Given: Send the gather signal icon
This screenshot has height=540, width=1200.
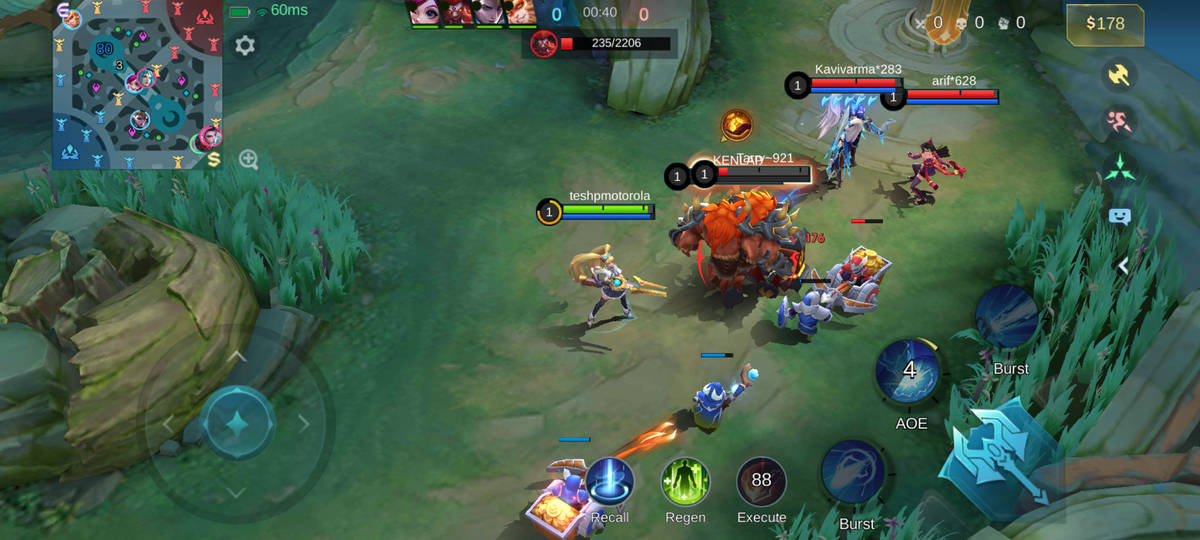Looking at the screenshot, I should [x=1119, y=167].
